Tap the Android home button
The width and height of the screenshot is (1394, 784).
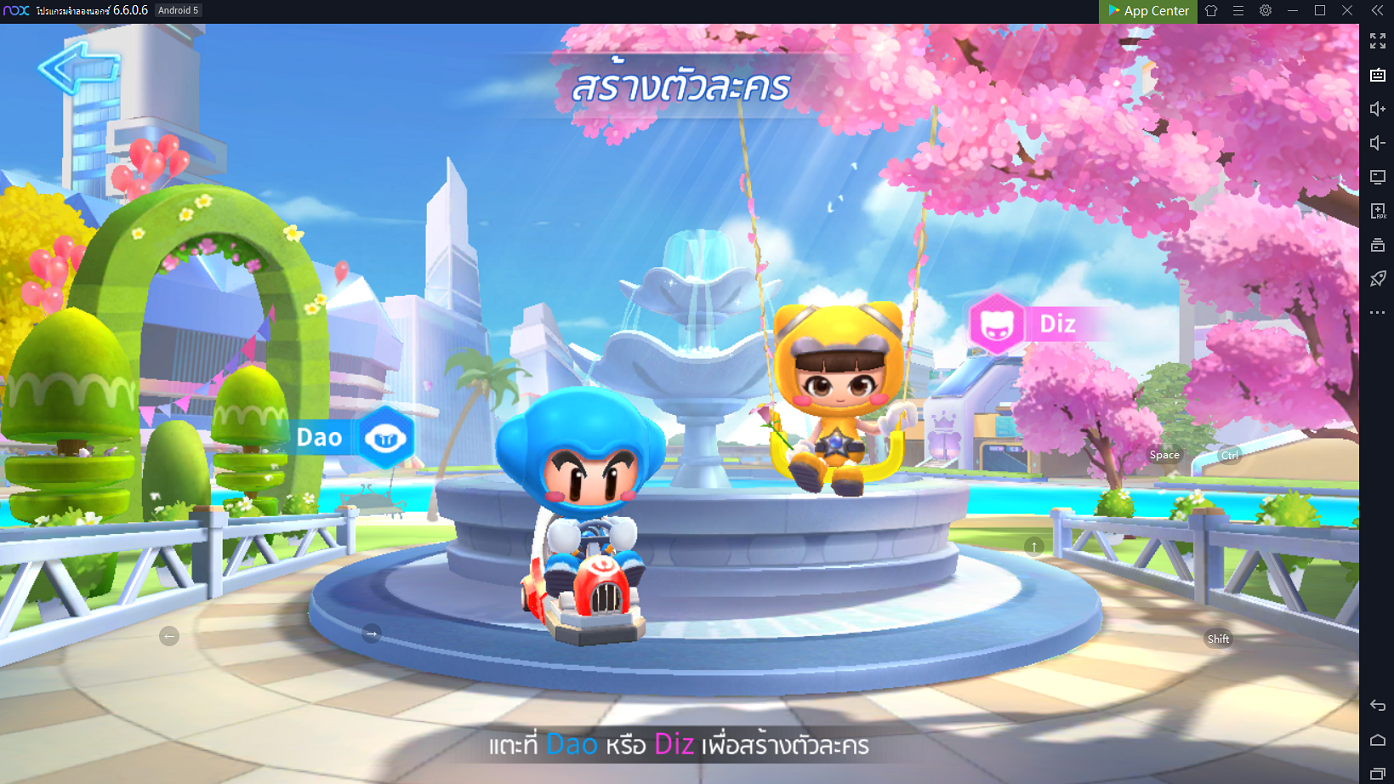(x=1377, y=740)
